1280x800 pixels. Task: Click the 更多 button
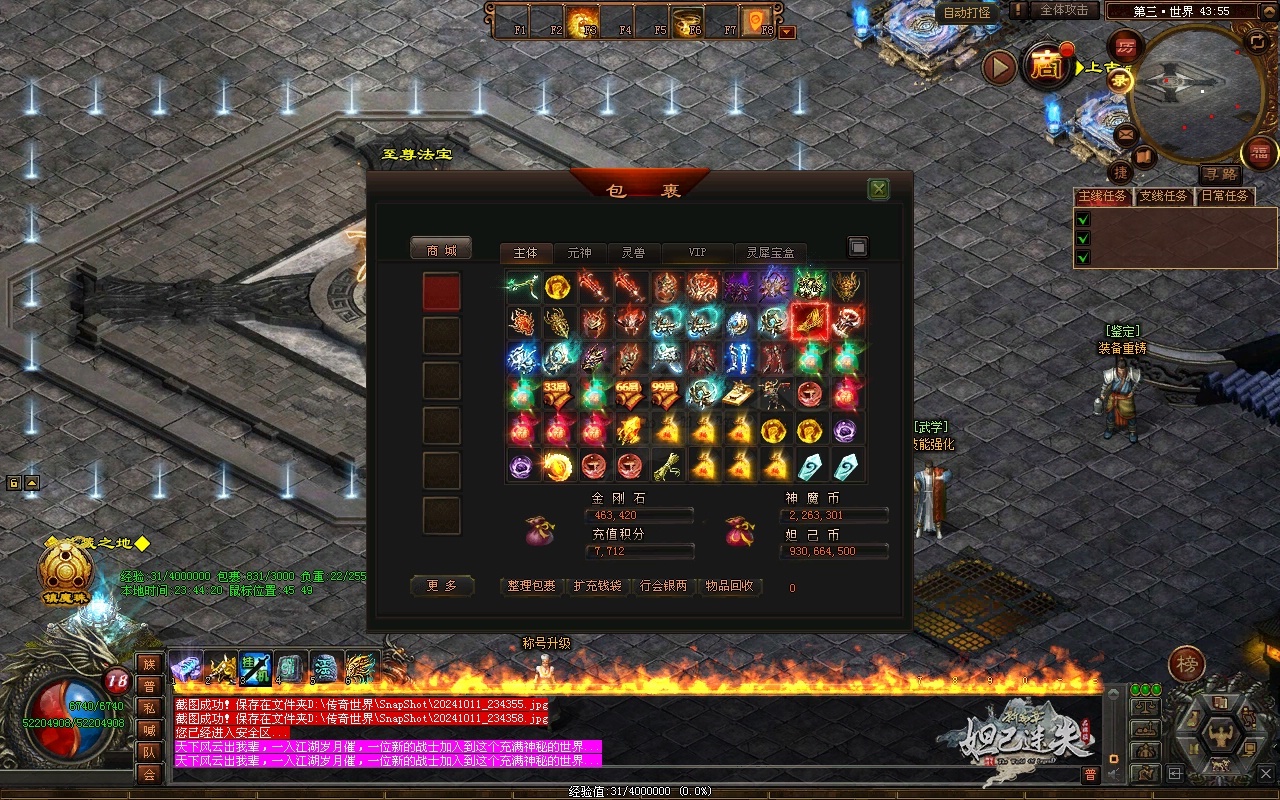[442, 586]
